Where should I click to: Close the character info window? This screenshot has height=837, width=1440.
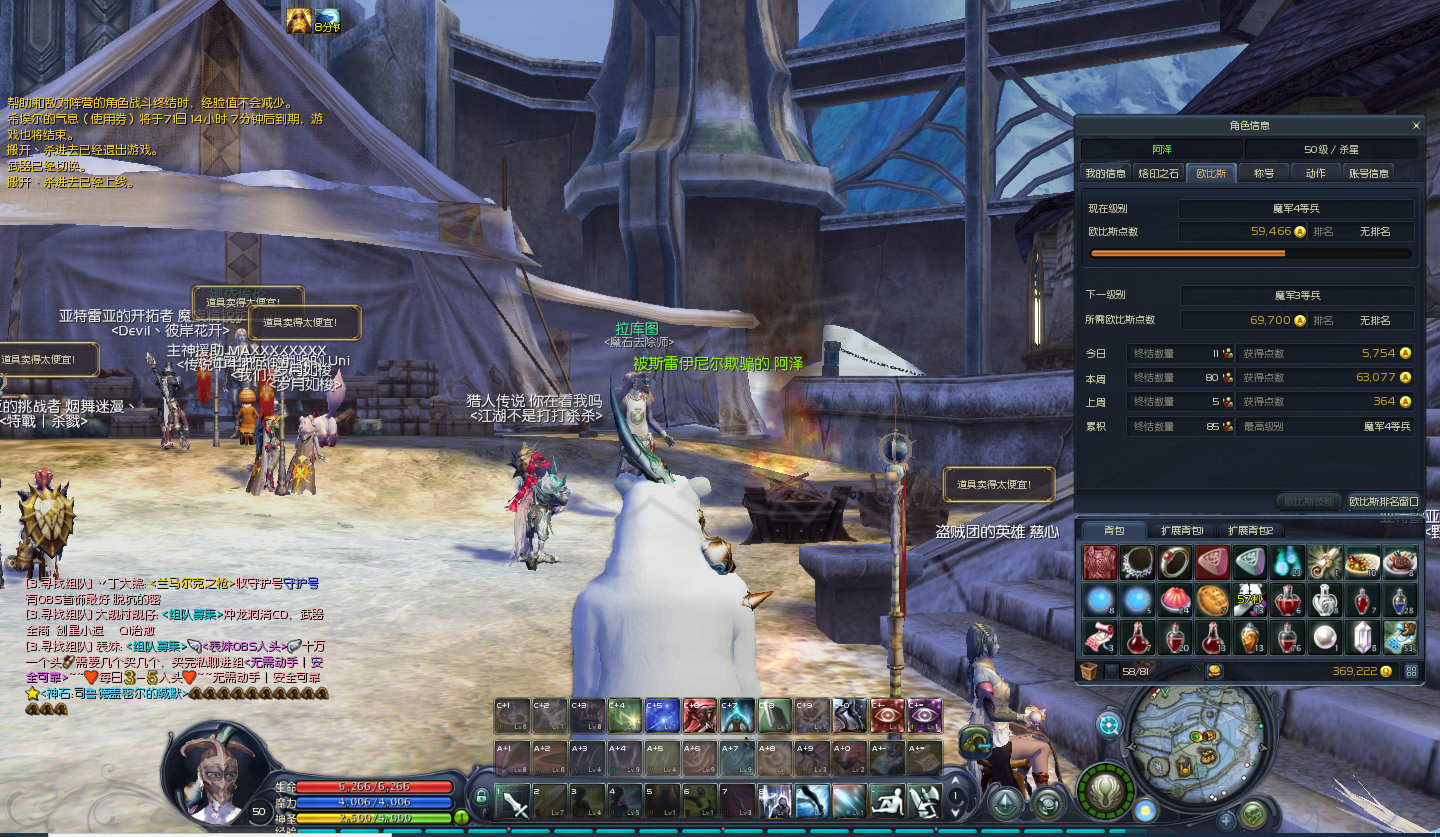tap(1416, 126)
